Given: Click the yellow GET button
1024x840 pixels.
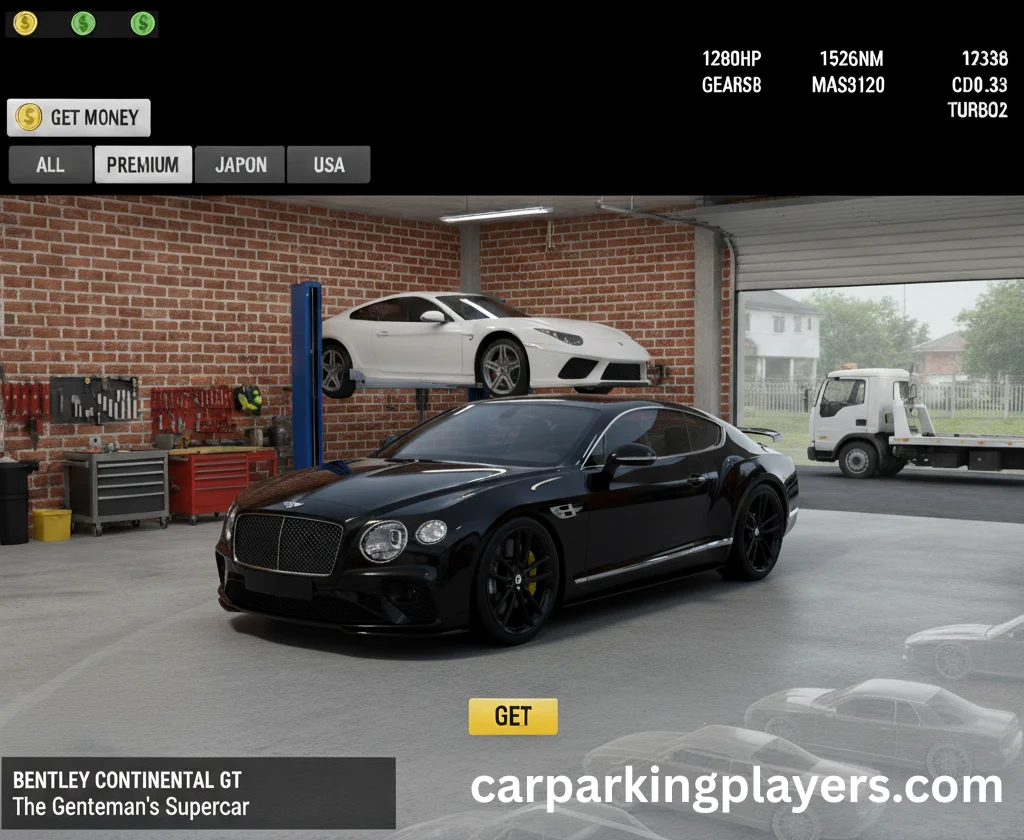Looking at the screenshot, I should pyautogui.click(x=513, y=716).
